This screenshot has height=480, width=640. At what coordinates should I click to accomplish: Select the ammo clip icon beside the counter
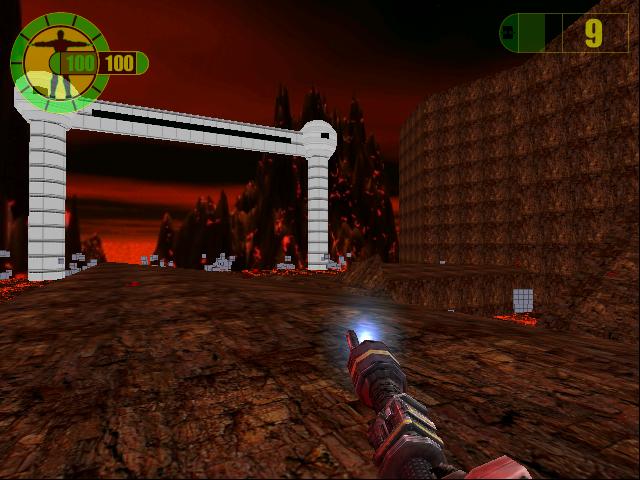(507, 33)
